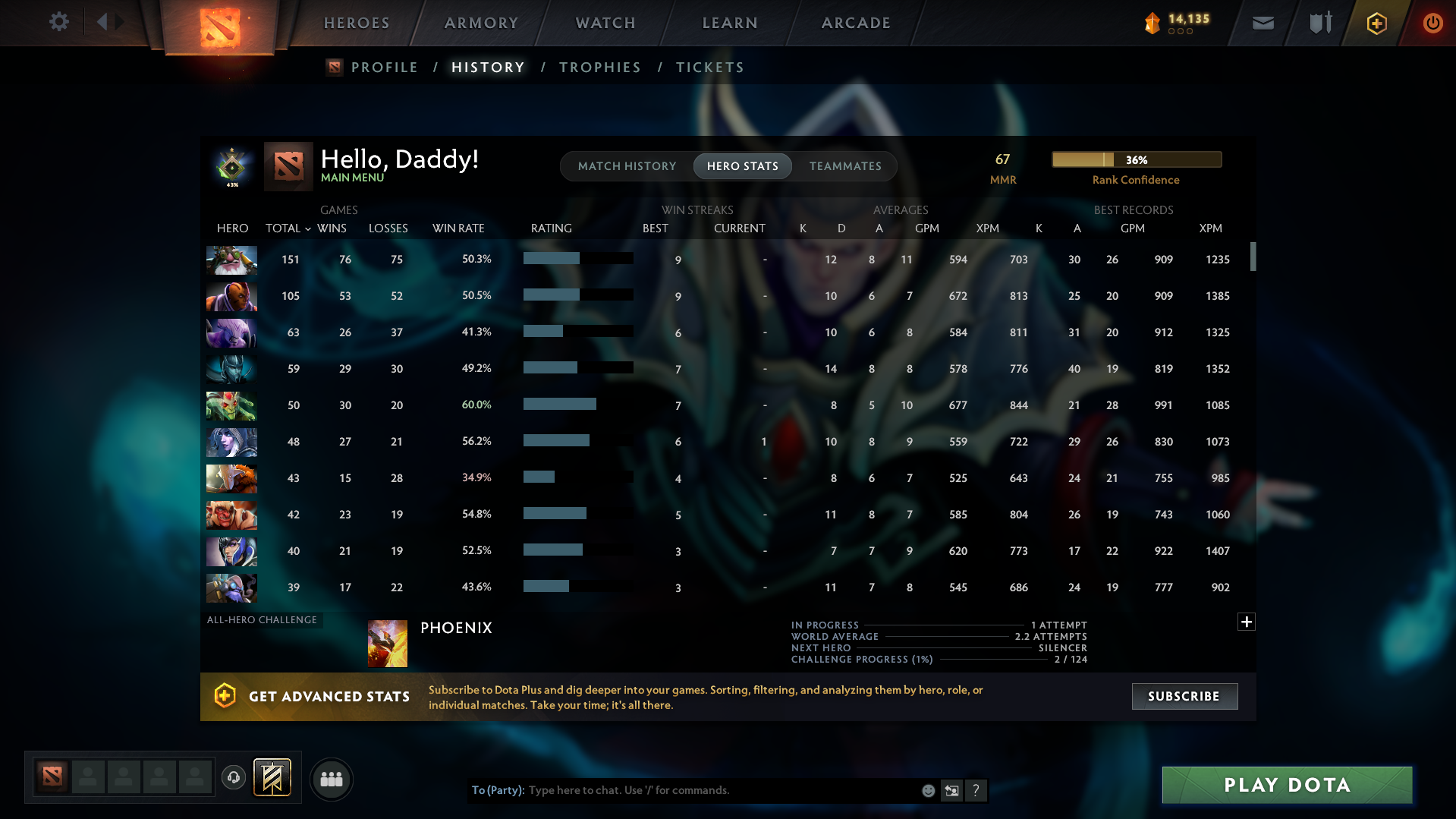1456x819 pixels.
Task: Switch to Match History view
Action: coord(627,165)
